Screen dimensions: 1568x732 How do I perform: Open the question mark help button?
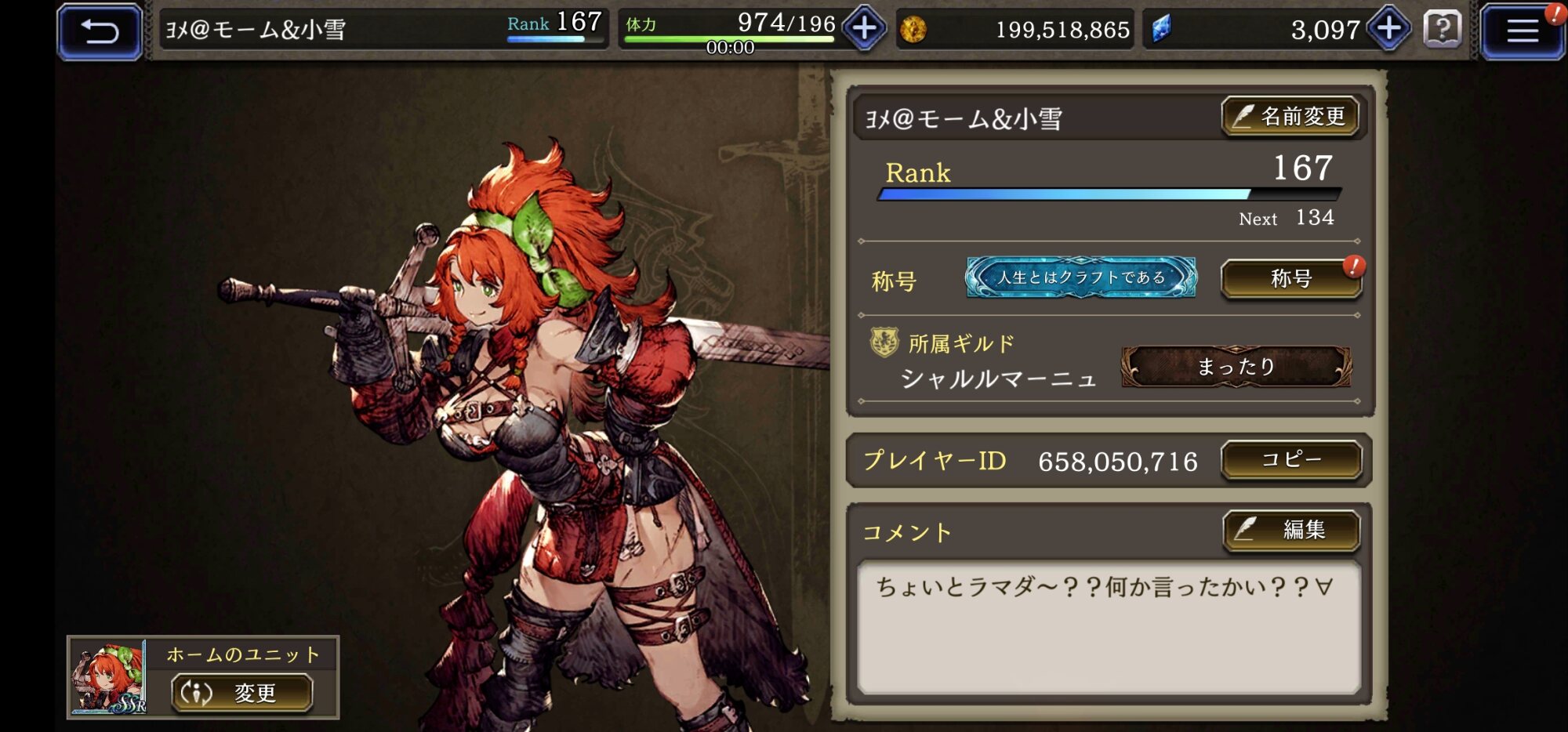pyautogui.click(x=1442, y=30)
